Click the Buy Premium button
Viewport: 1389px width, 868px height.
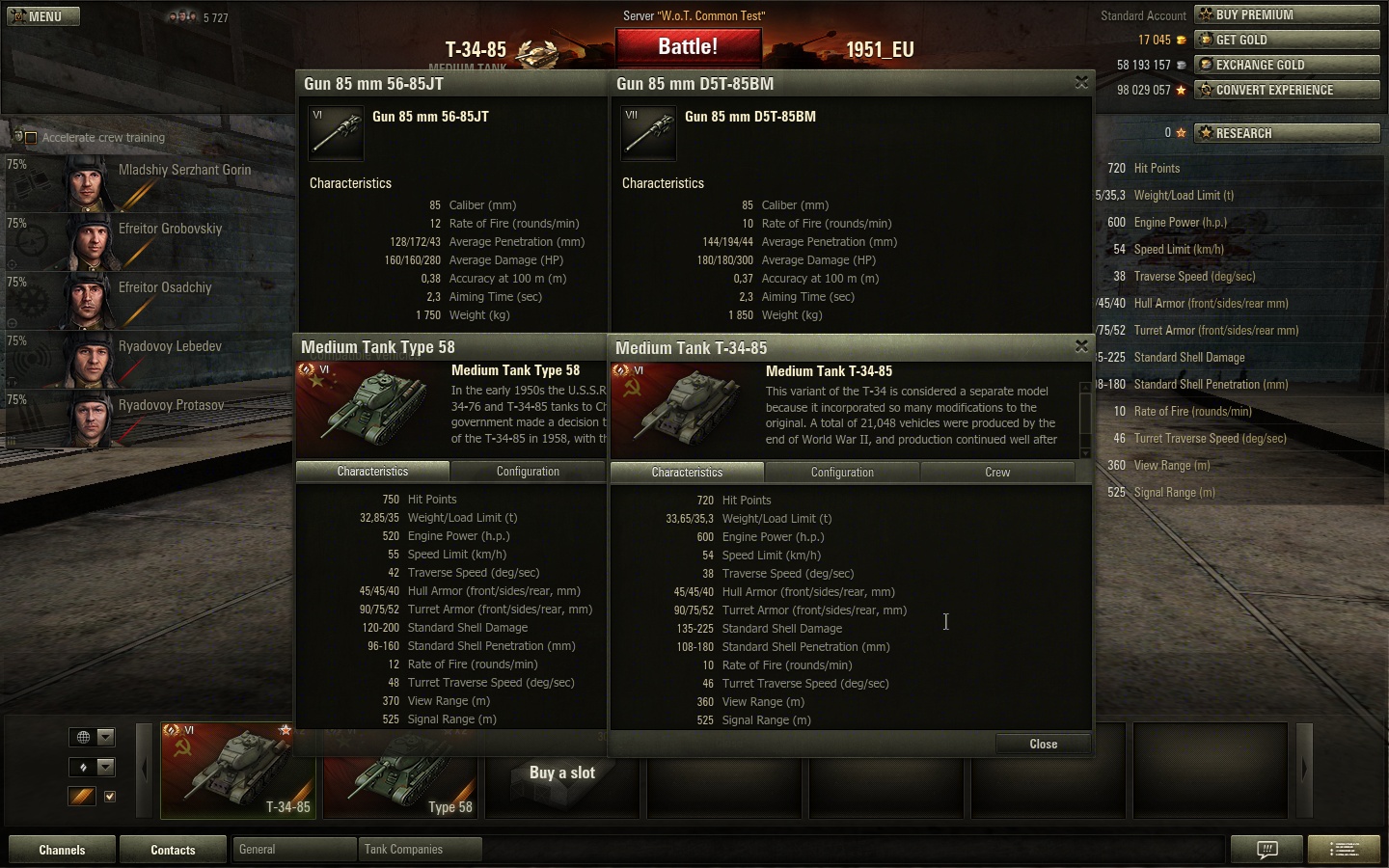pyautogui.click(x=1287, y=14)
